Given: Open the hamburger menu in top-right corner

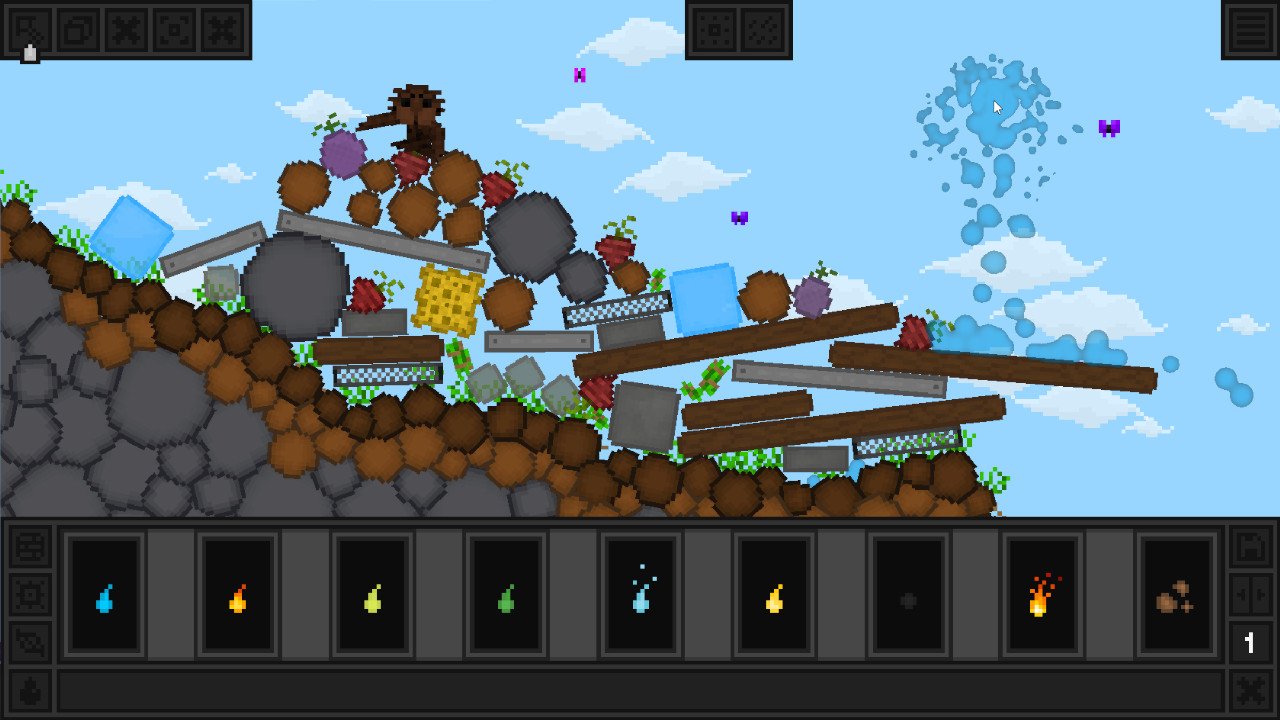Looking at the screenshot, I should (x=1250, y=30).
